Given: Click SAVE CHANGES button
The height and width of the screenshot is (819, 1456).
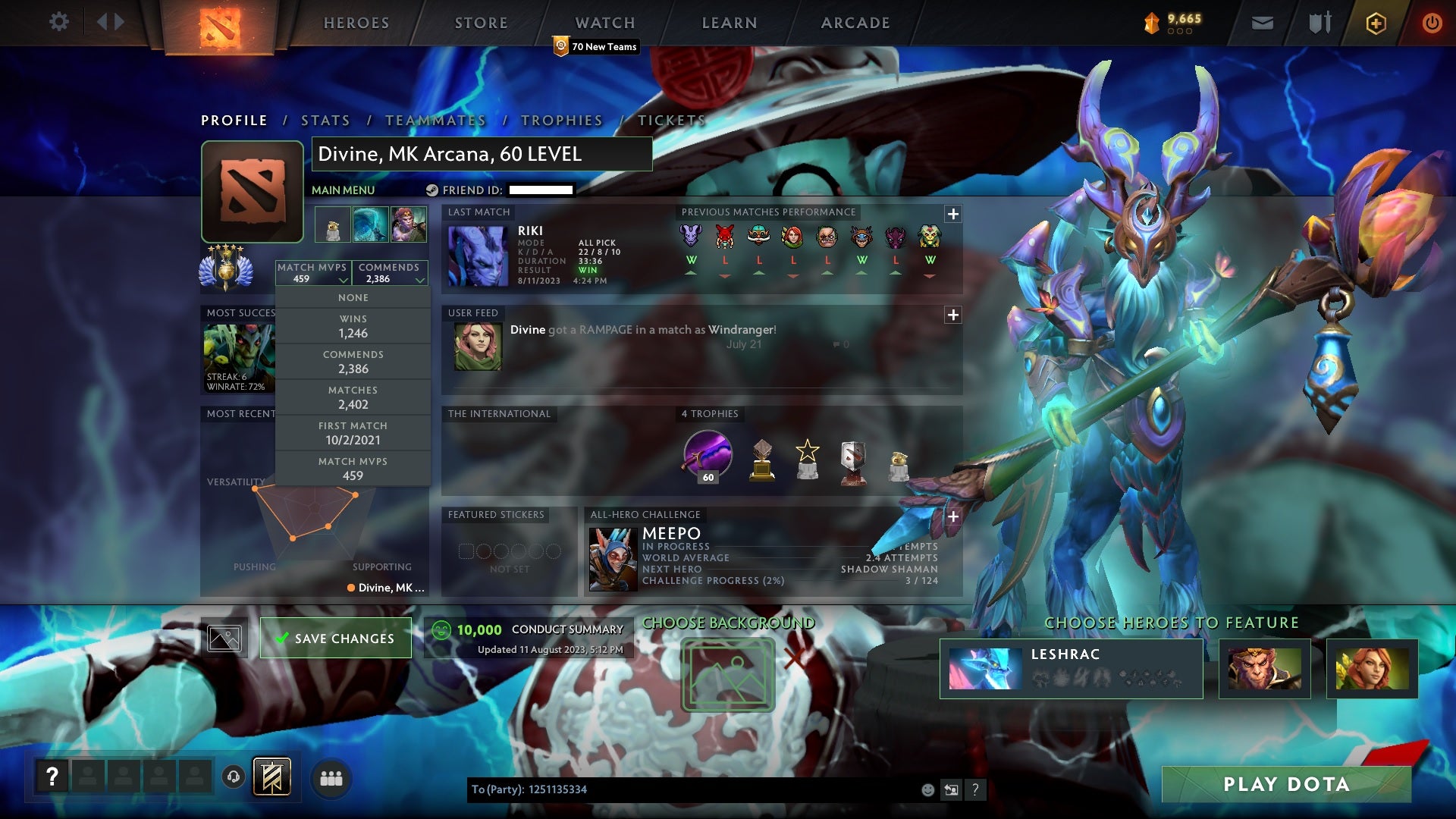Looking at the screenshot, I should click(335, 639).
